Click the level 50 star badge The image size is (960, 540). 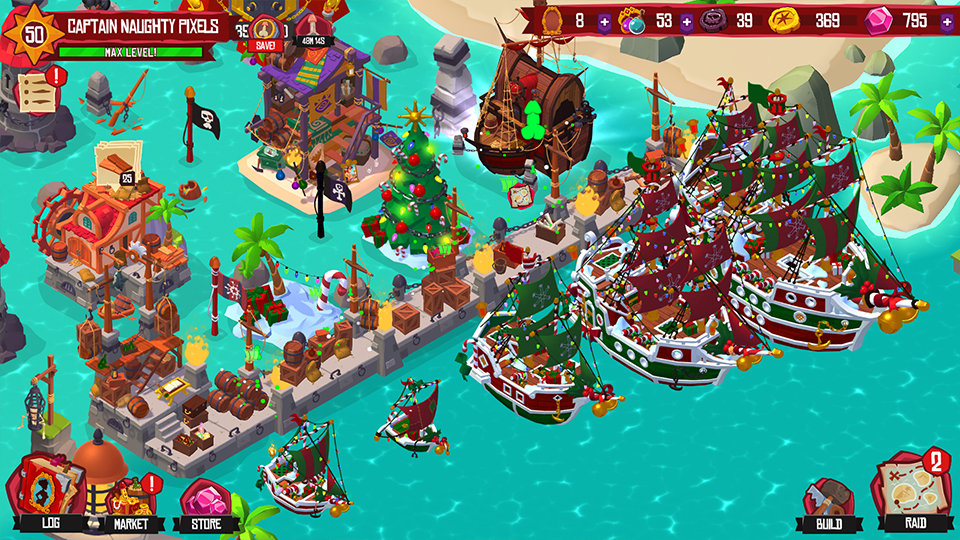34,31
